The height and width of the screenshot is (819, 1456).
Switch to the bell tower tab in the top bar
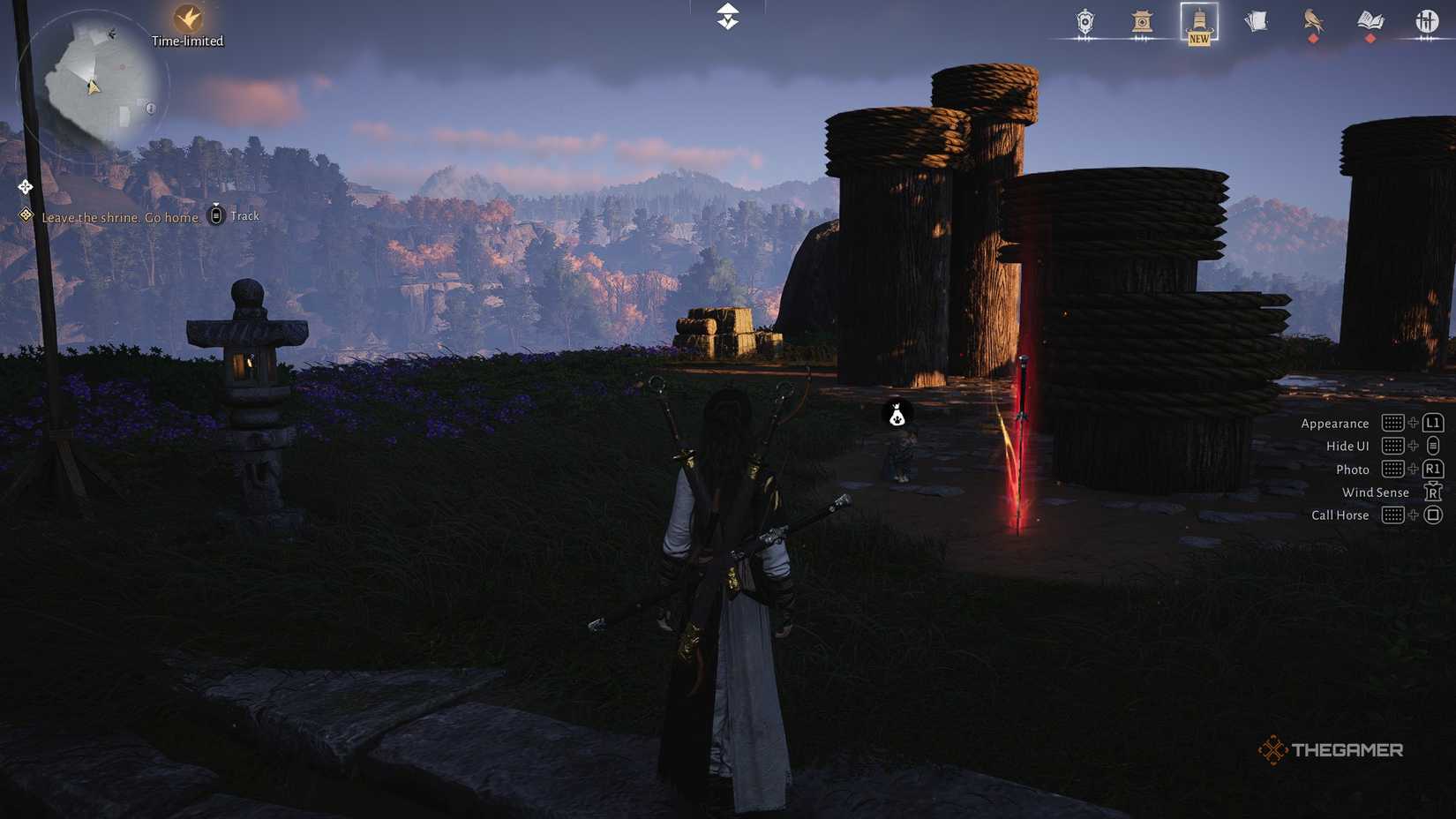(1197, 22)
